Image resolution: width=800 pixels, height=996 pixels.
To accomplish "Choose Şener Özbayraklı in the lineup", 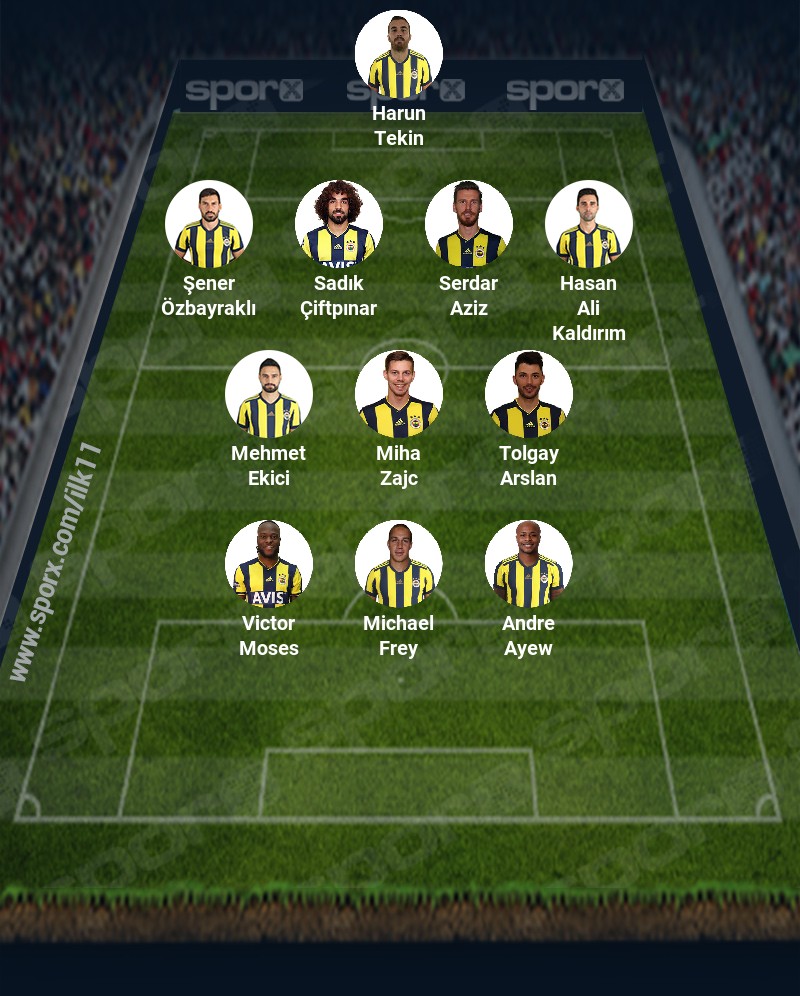I will [x=209, y=224].
